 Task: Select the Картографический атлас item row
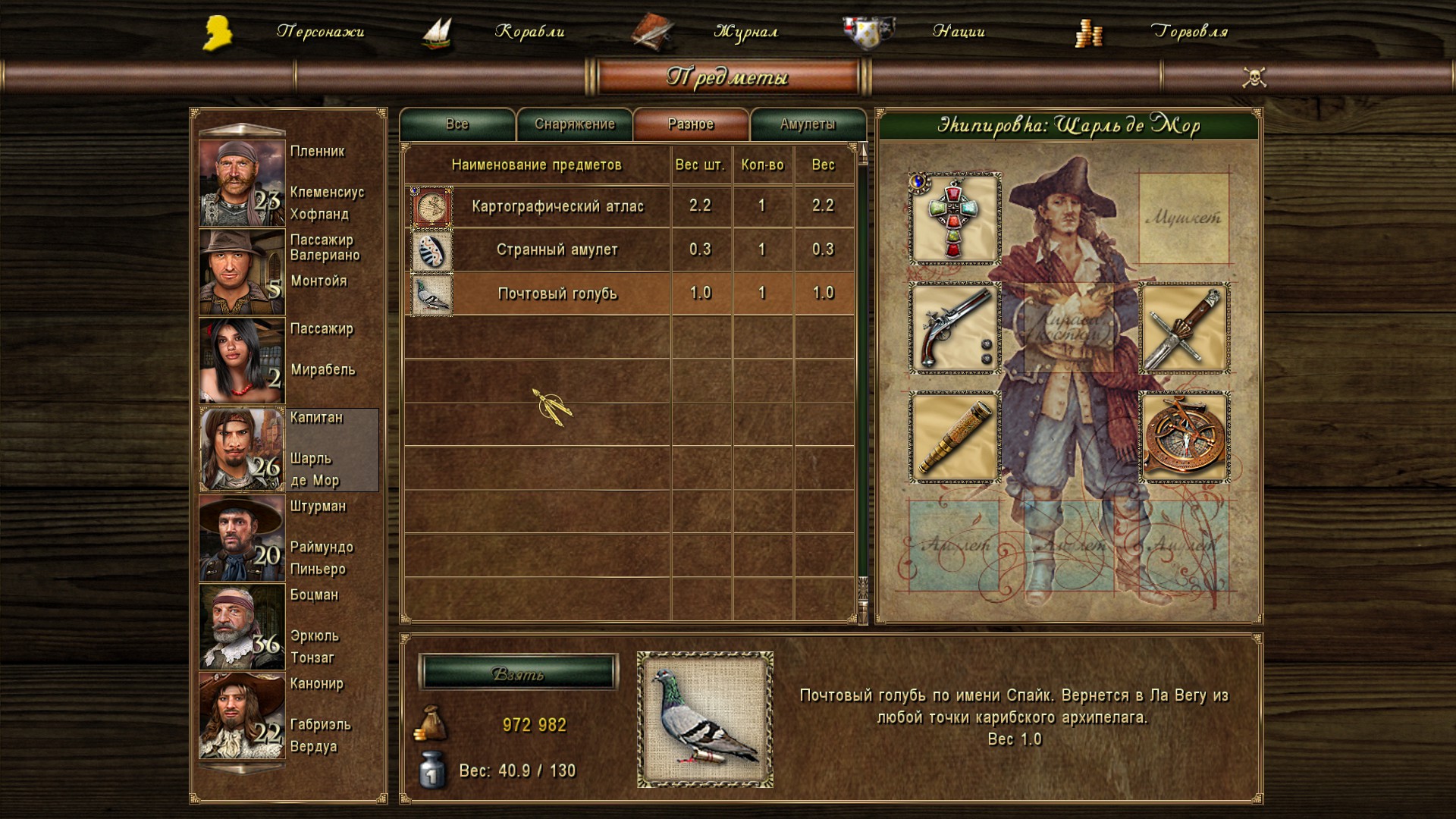click(559, 205)
